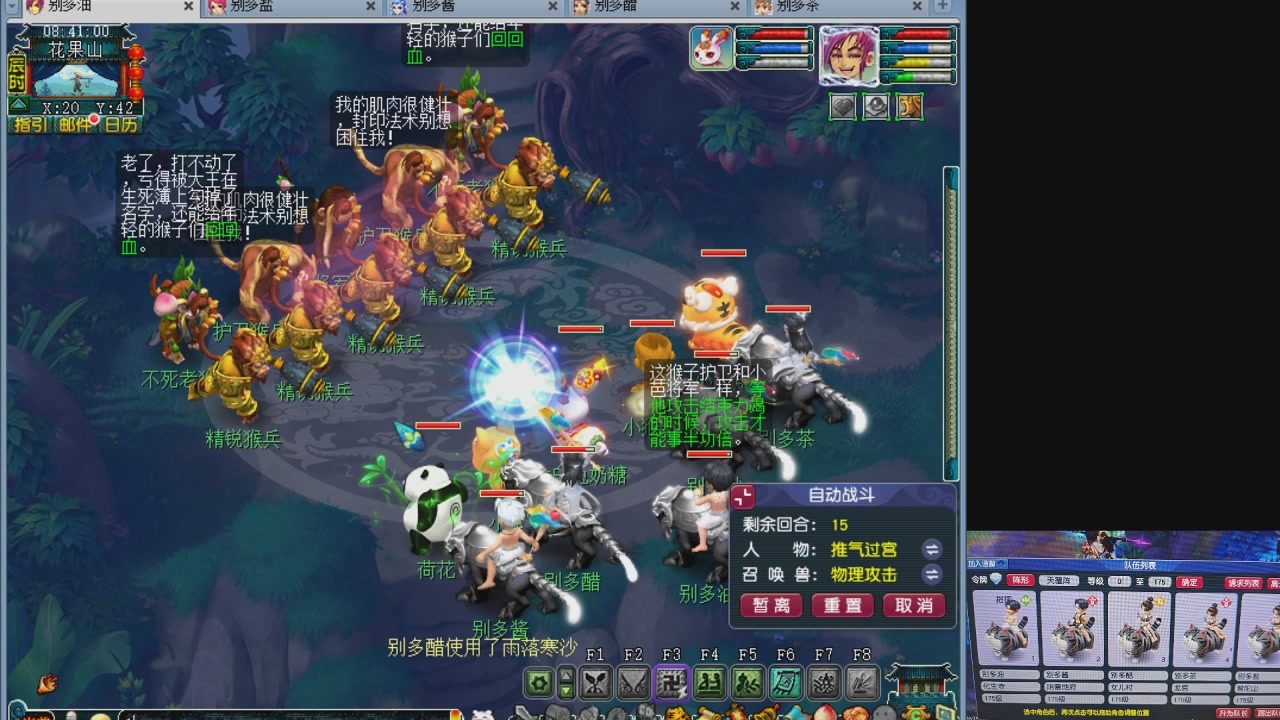Activate the purple-highlighted F3 skill icon
The width and height of the screenshot is (1280, 720).
[672, 683]
